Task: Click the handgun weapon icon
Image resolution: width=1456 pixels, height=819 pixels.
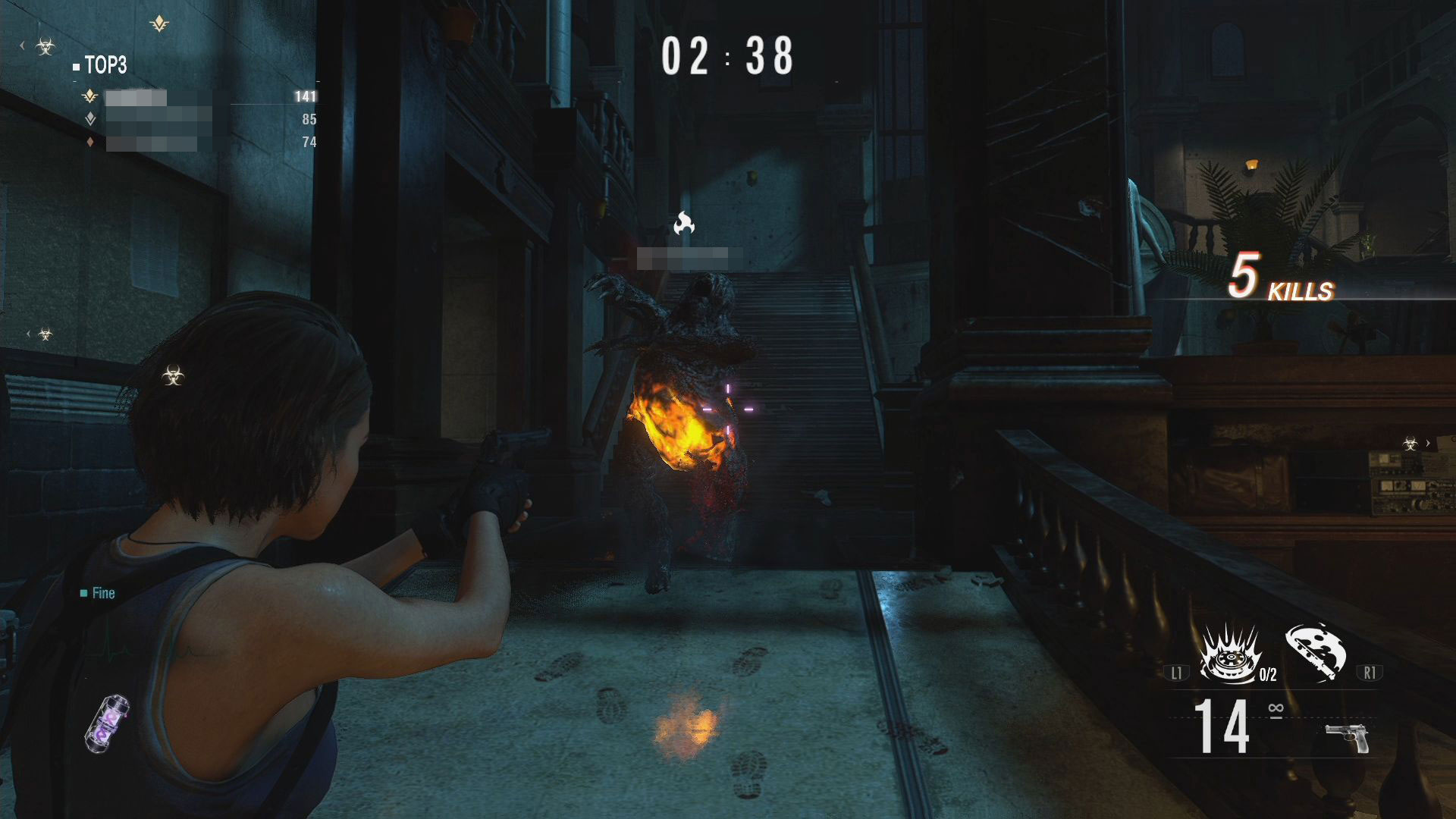Action: click(1348, 738)
